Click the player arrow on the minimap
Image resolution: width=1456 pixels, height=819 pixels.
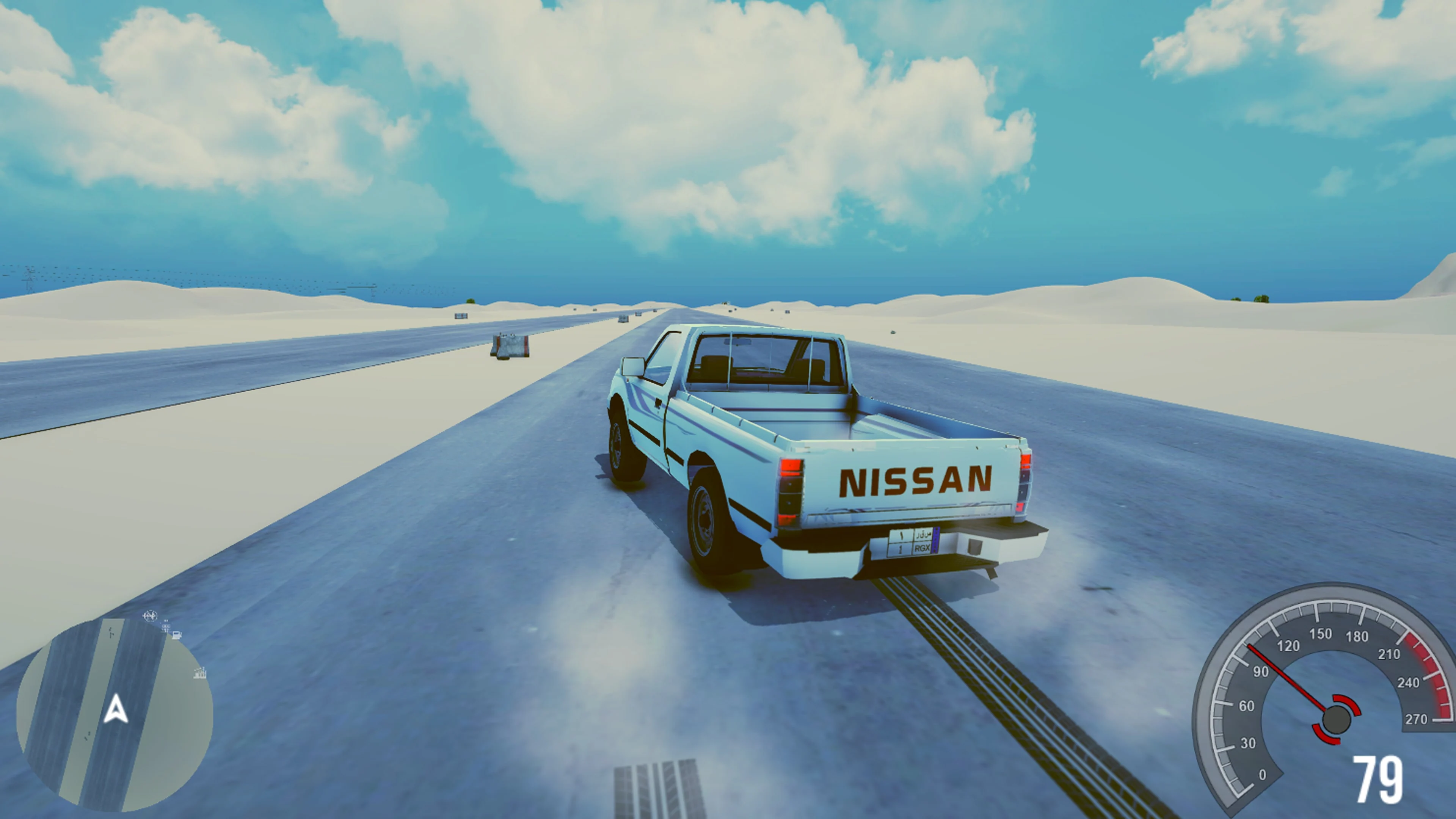(x=116, y=708)
